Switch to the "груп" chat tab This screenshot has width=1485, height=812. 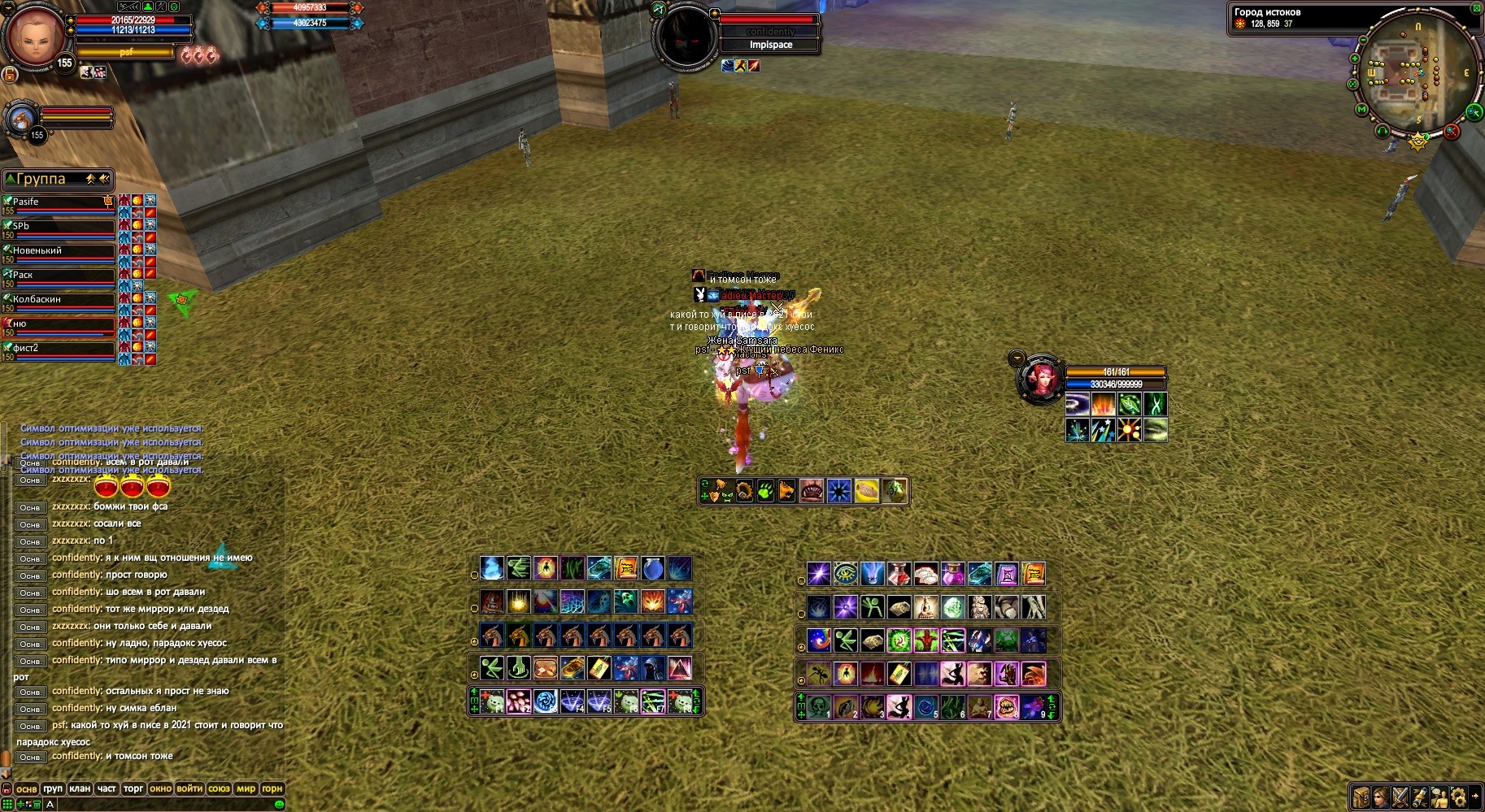coord(53,788)
